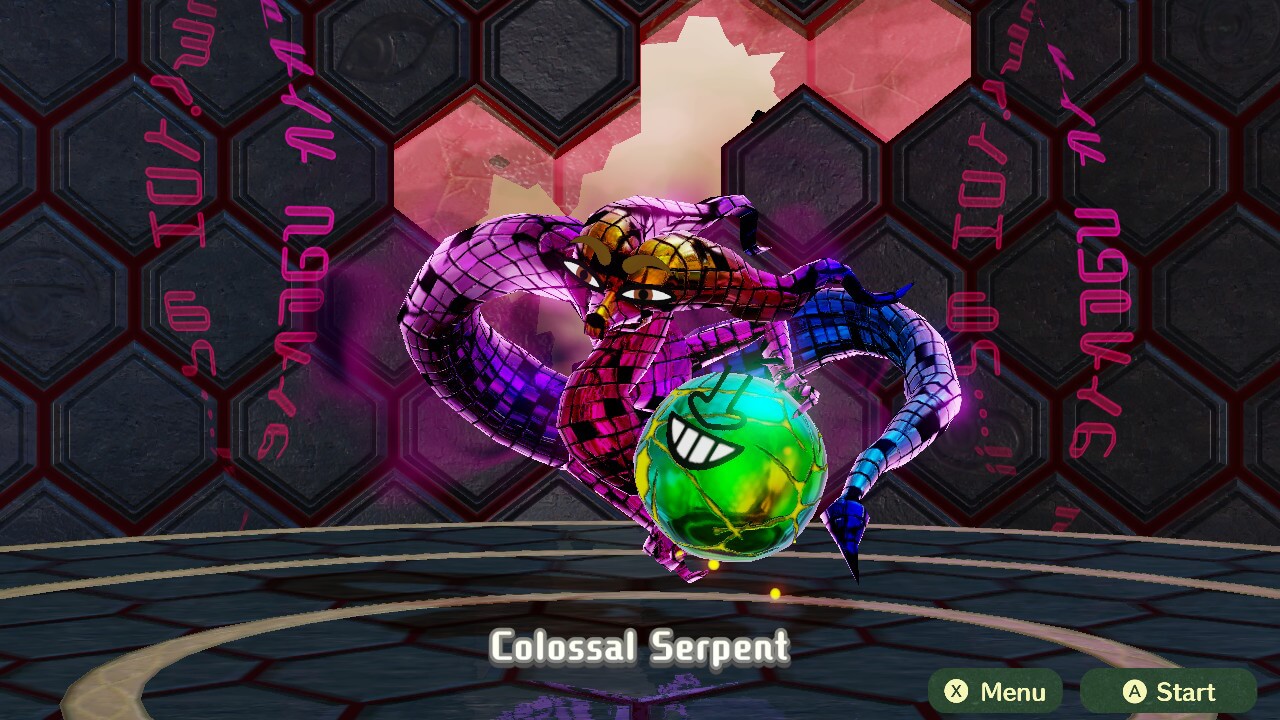Open the Menu via the green prompt

[997, 691]
